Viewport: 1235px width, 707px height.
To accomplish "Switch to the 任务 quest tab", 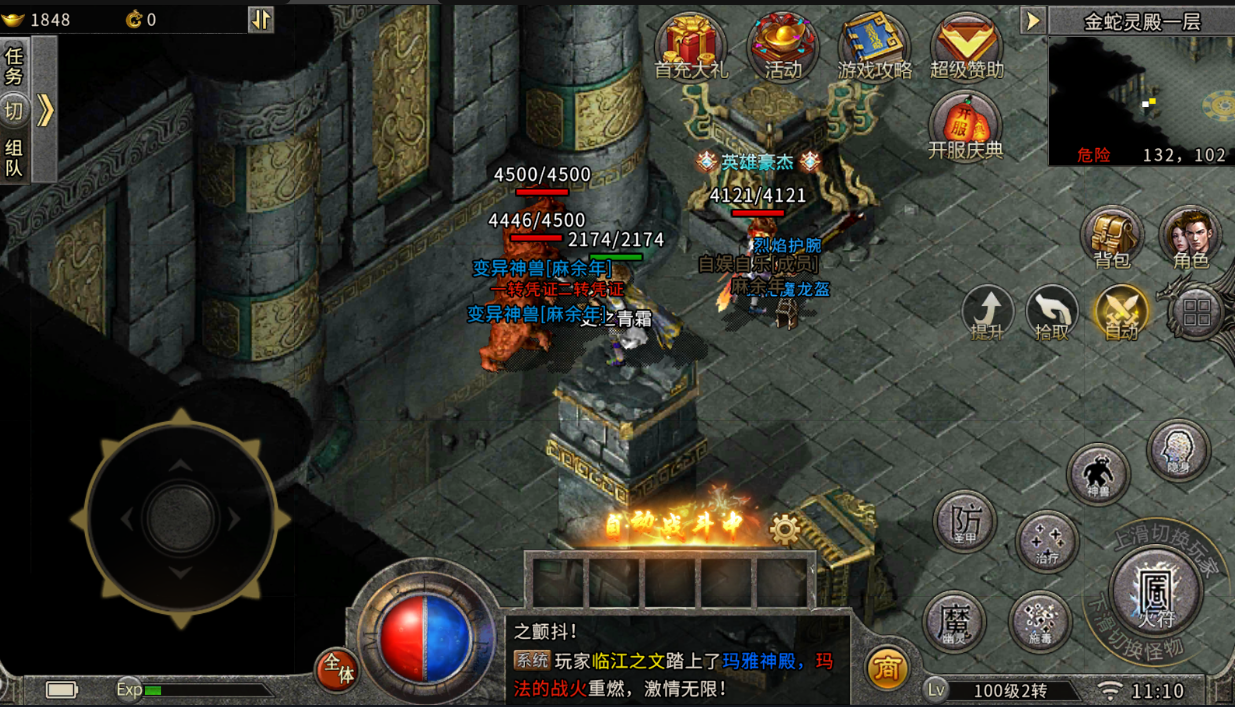I will point(14,65).
